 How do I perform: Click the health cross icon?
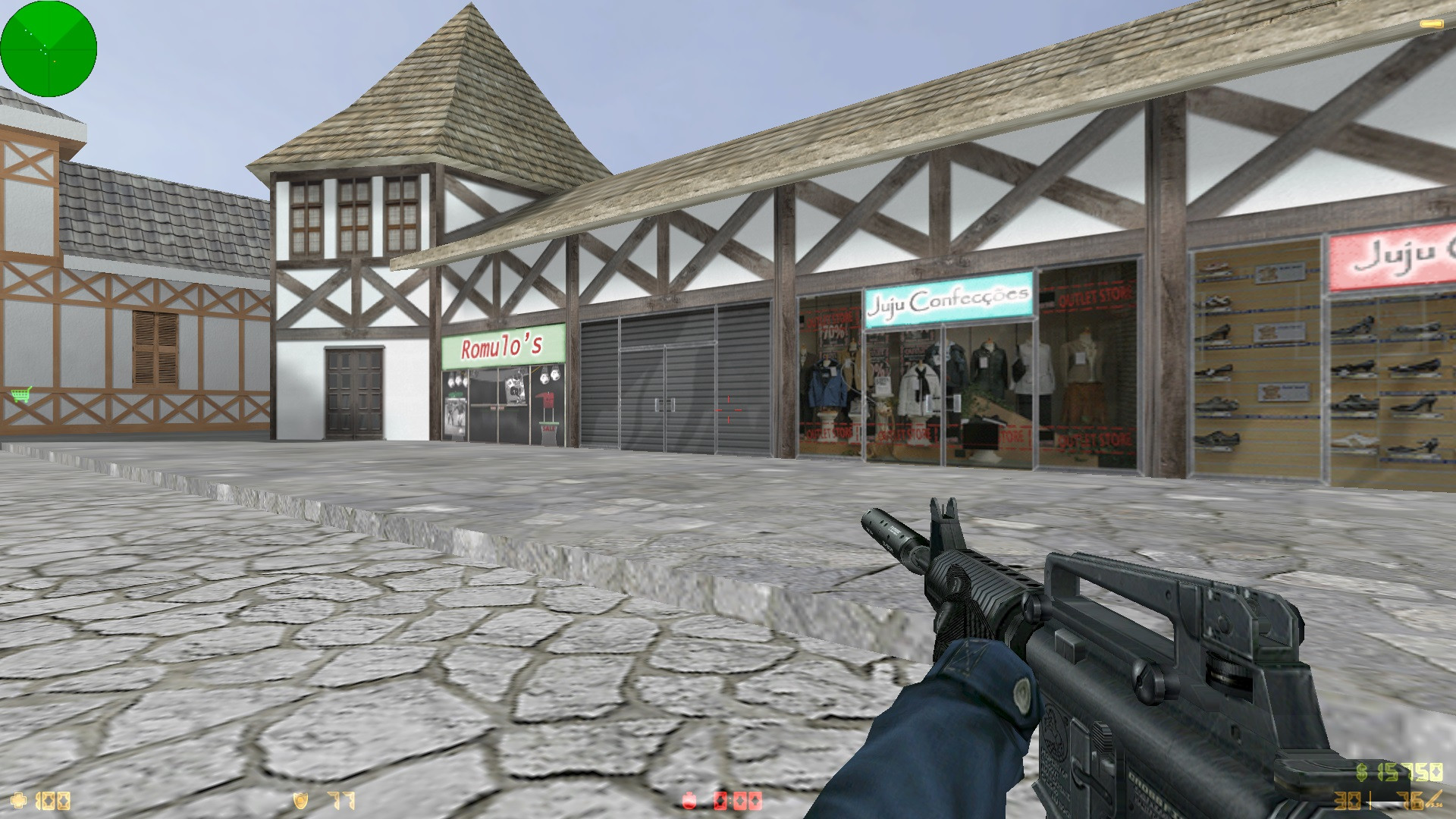(x=19, y=799)
